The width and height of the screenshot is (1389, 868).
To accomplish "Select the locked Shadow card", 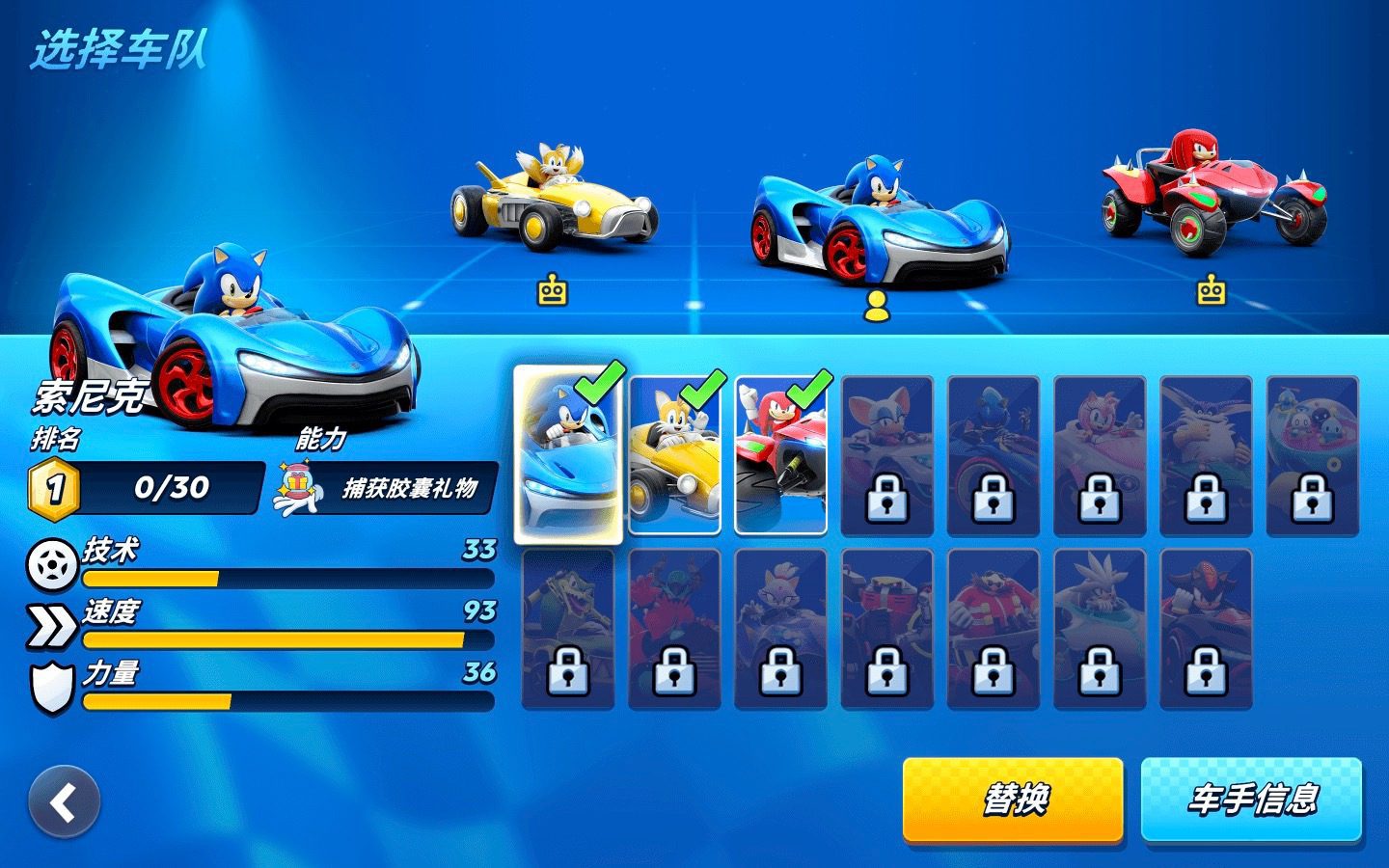I will click(x=1205, y=629).
